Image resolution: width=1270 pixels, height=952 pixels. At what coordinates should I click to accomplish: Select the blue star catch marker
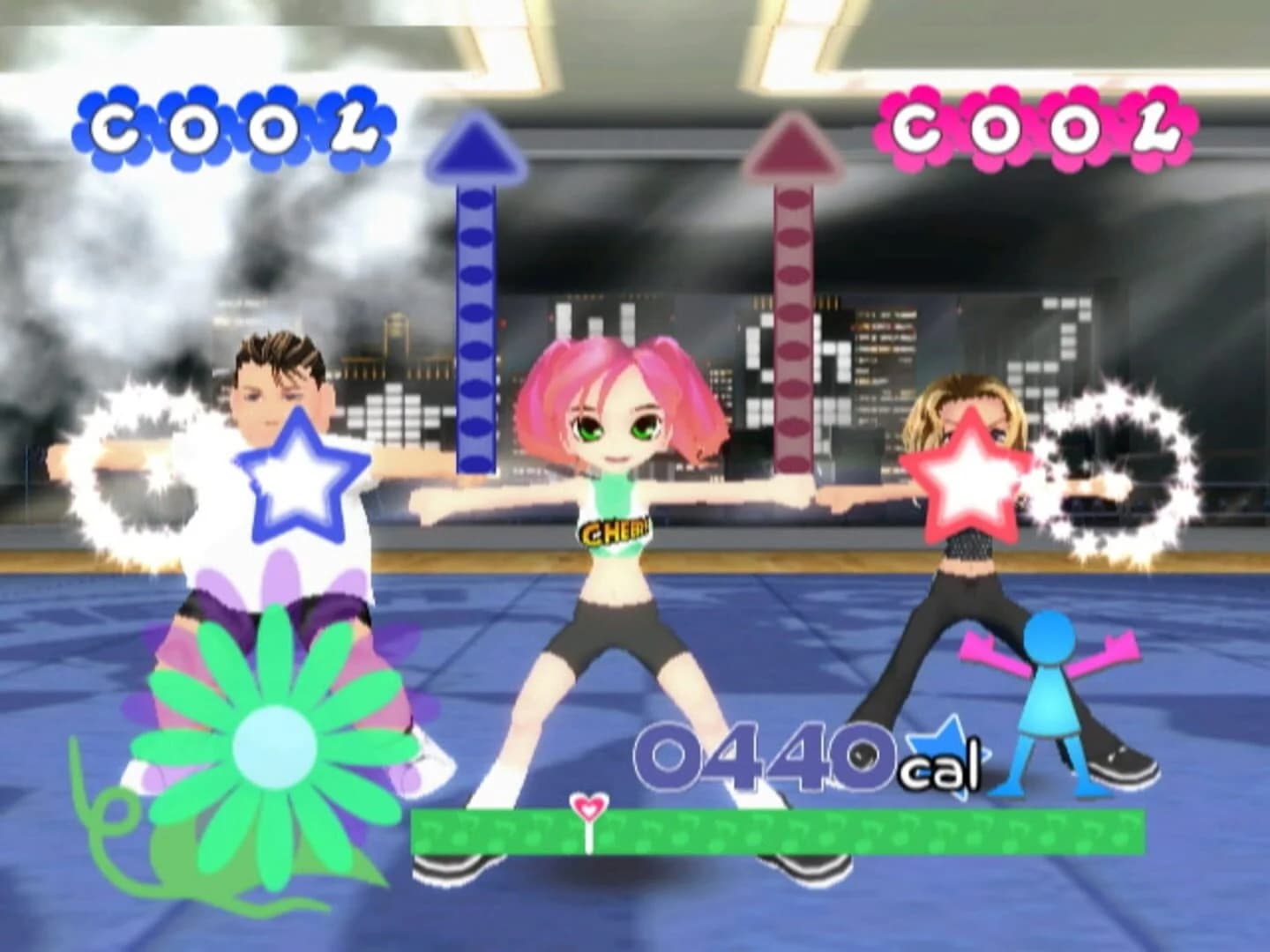(x=300, y=470)
